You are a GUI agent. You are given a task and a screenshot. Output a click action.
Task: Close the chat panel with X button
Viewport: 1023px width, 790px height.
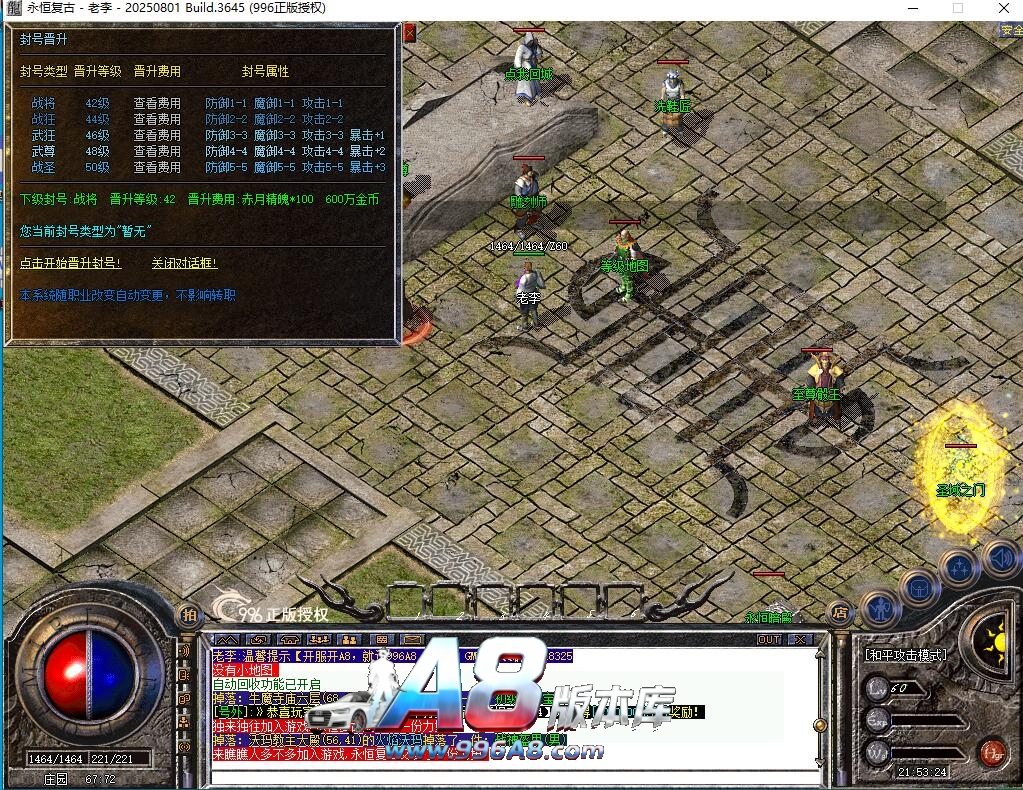coord(800,639)
